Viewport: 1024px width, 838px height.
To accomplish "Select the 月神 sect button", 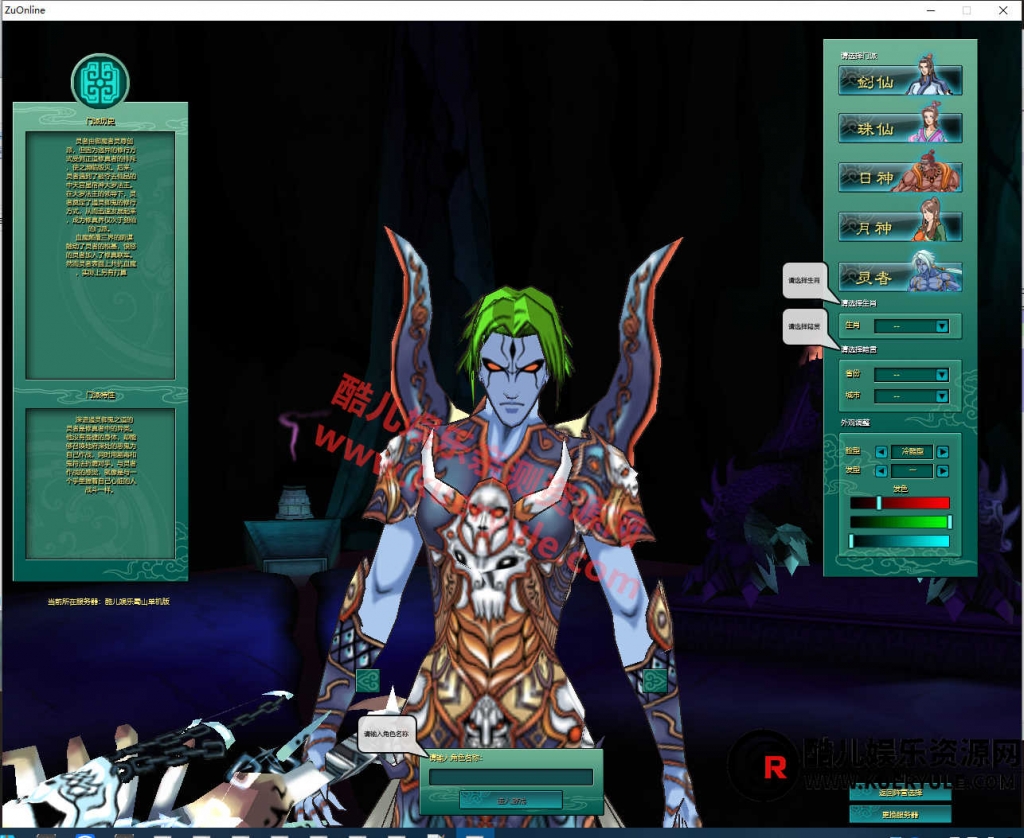I will point(900,227).
